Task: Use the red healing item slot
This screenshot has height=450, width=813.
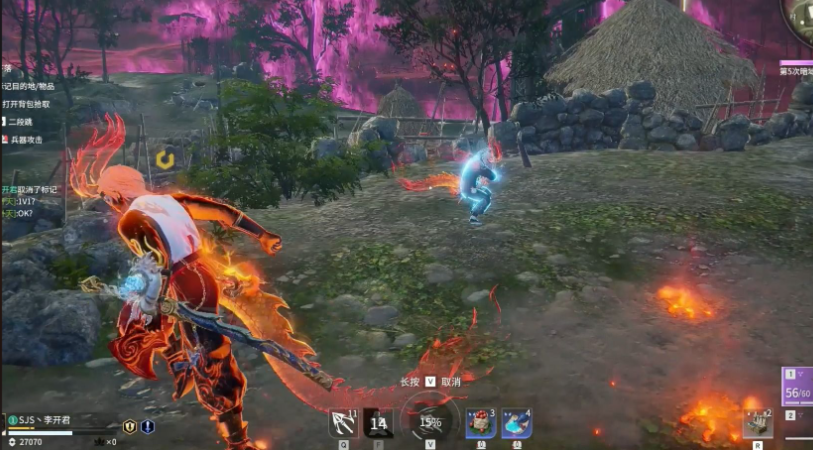Action: pyautogui.click(x=481, y=424)
